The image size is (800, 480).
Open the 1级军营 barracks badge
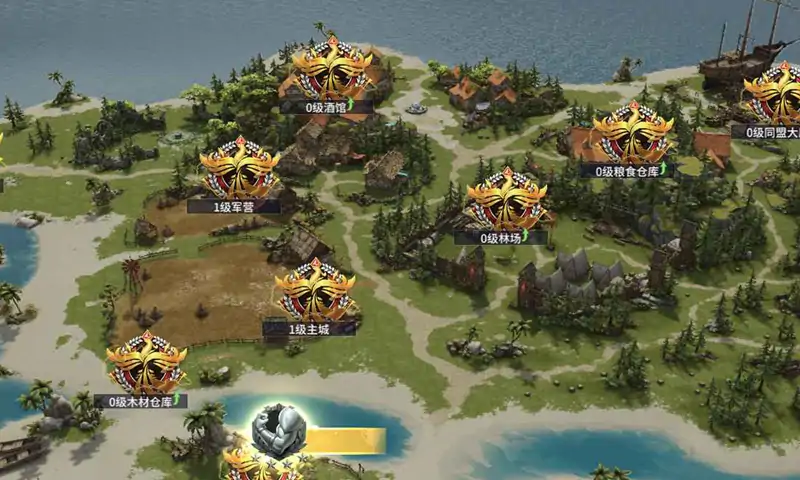click(x=240, y=171)
